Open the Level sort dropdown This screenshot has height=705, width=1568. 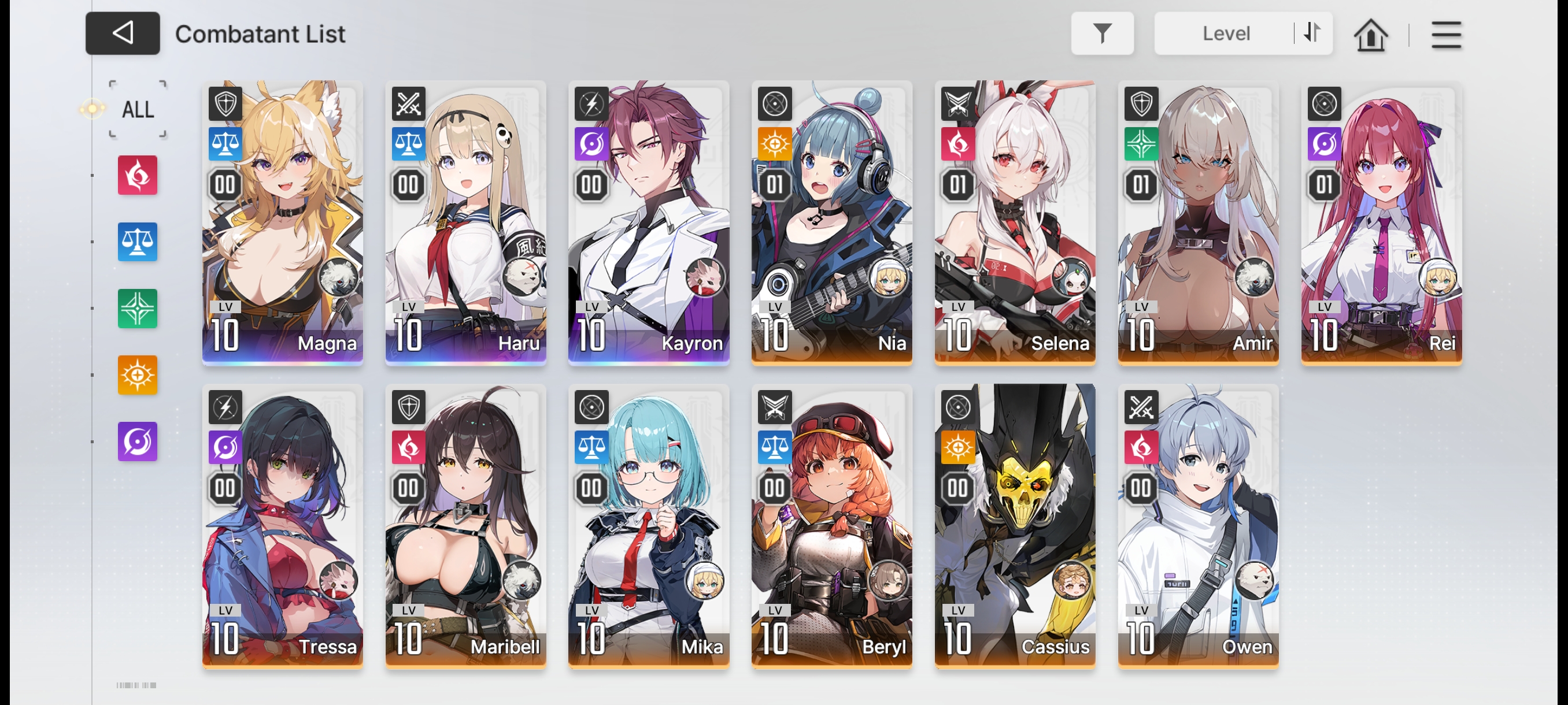click(1225, 34)
